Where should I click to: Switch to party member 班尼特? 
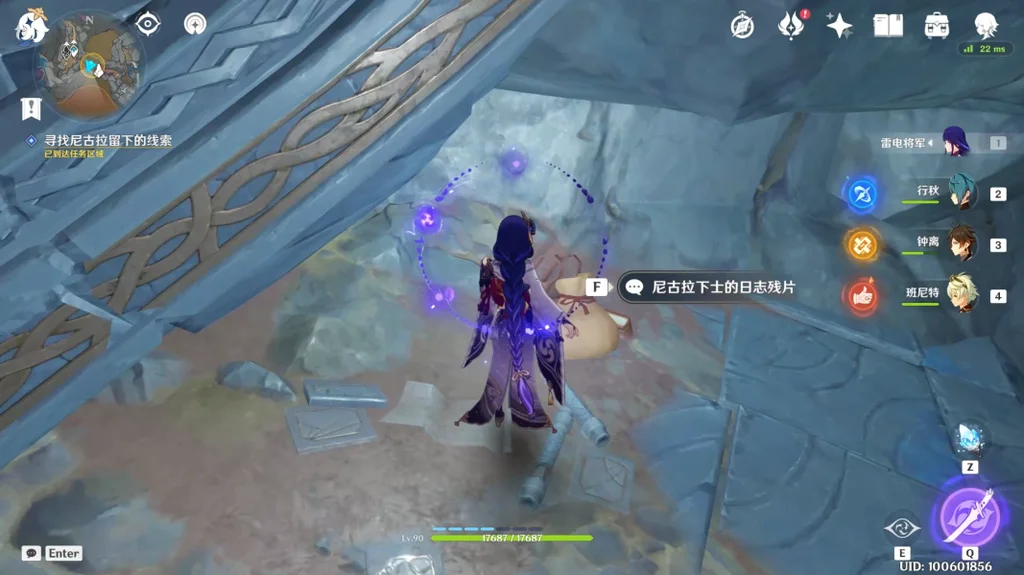(961, 294)
